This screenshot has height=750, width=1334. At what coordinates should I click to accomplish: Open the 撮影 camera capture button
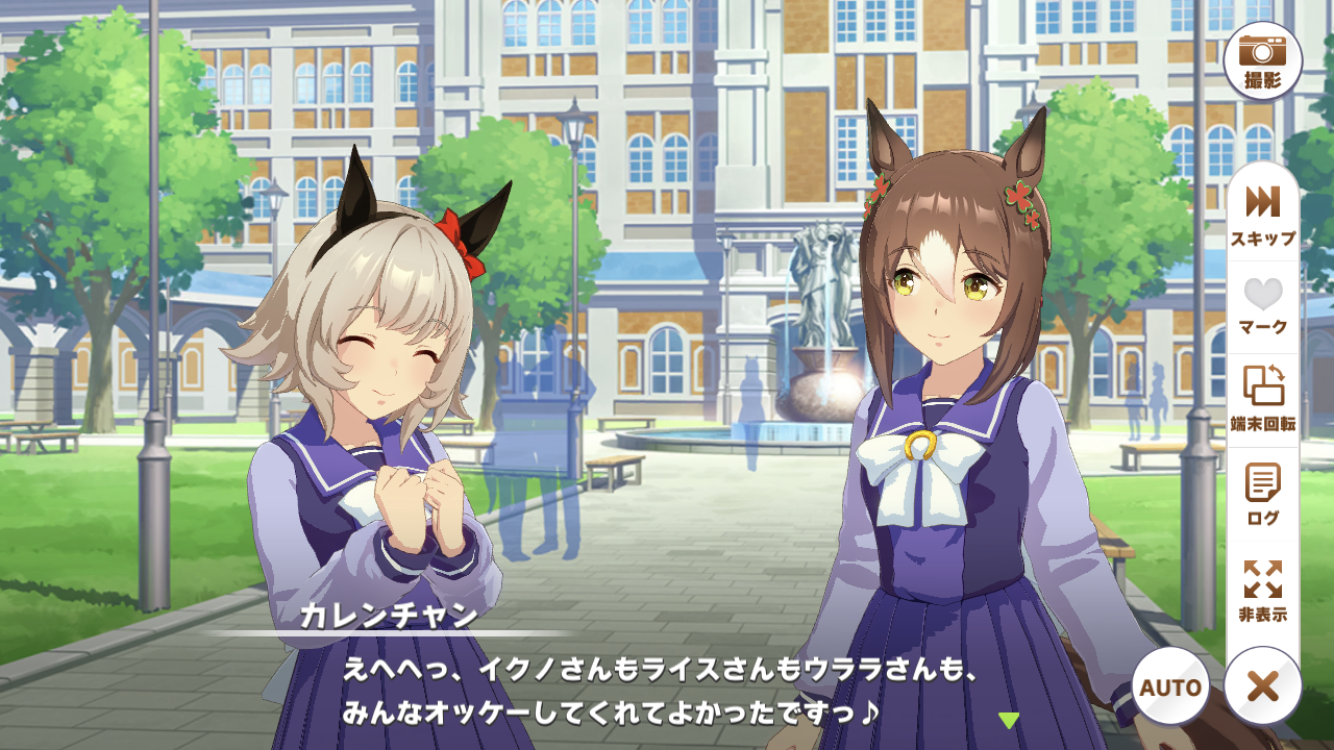pyautogui.click(x=1263, y=60)
